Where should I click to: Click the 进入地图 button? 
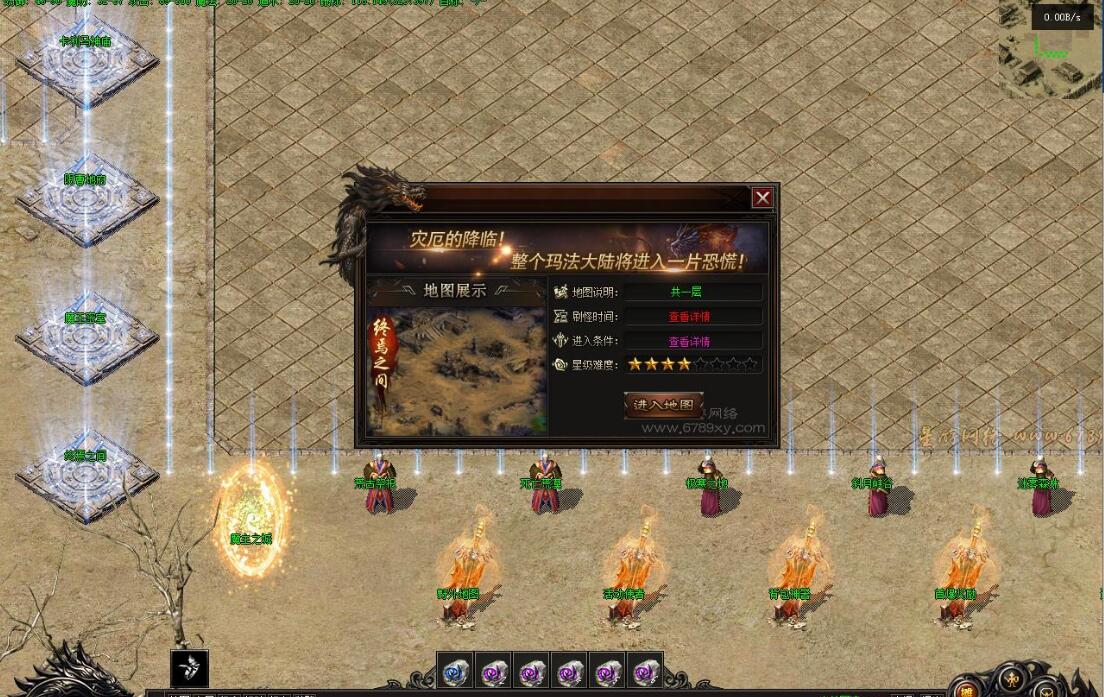tap(663, 405)
